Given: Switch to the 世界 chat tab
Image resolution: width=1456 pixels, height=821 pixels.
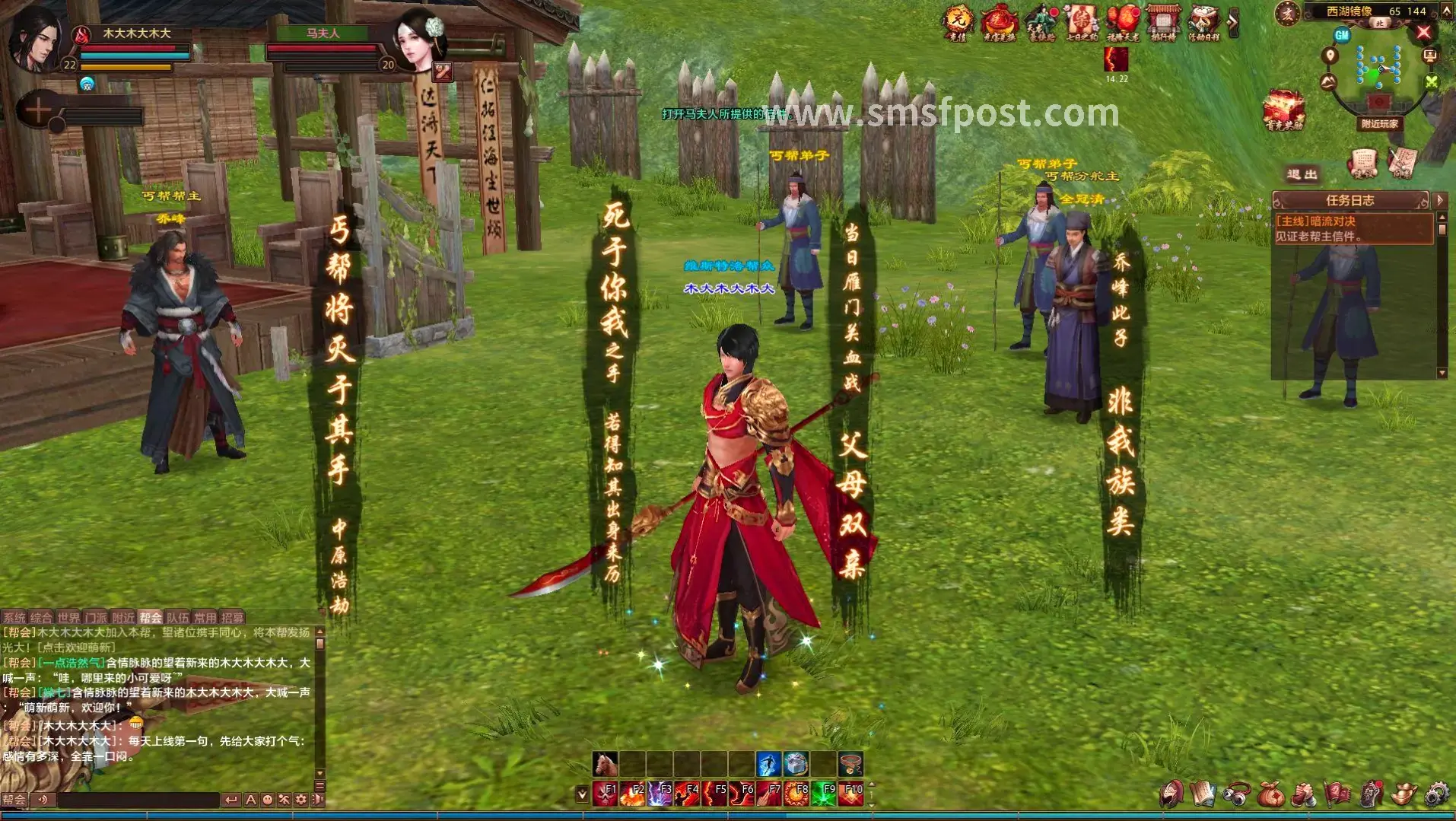Looking at the screenshot, I should click(68, 617).
